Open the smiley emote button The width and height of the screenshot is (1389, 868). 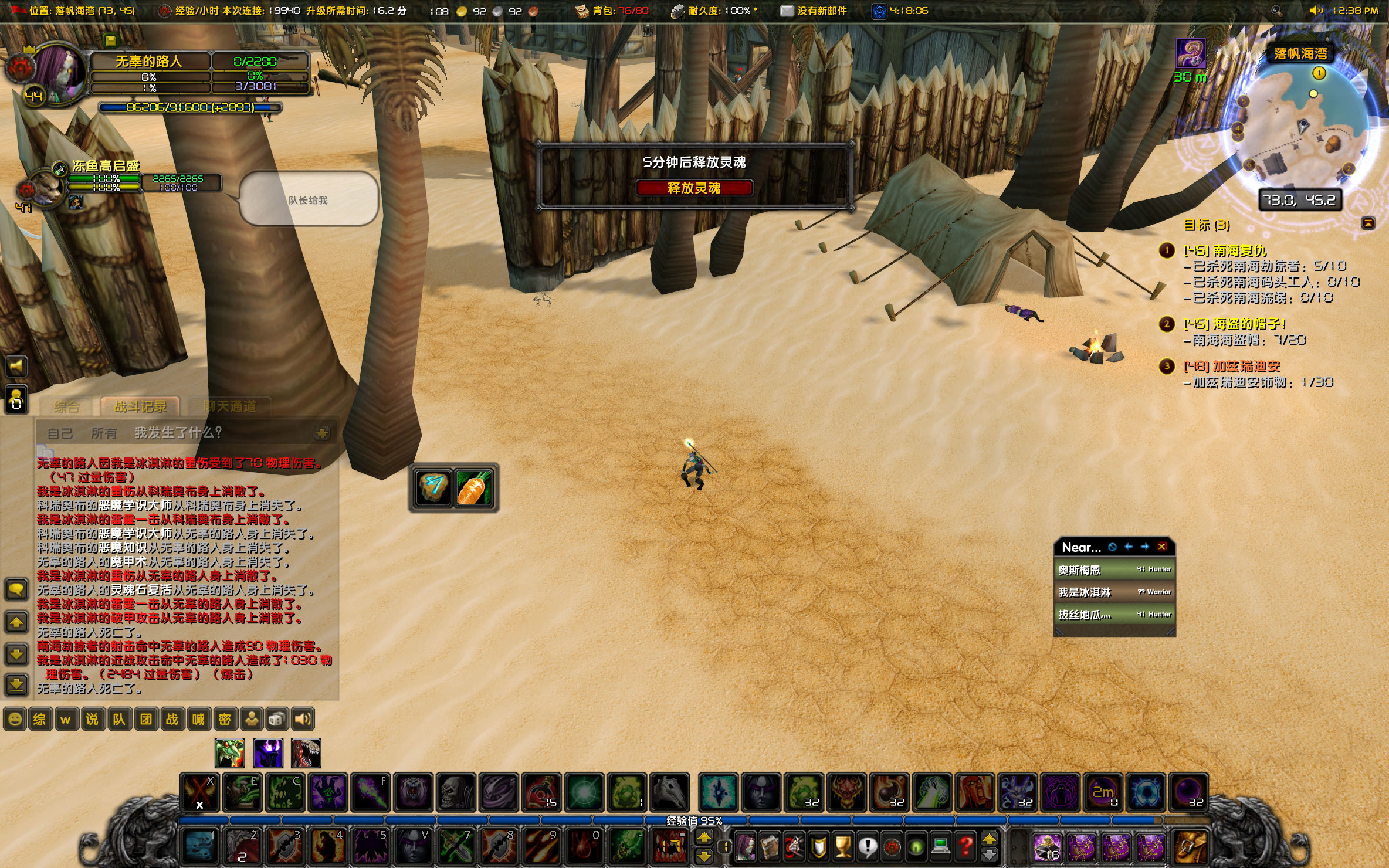(15, 719)
